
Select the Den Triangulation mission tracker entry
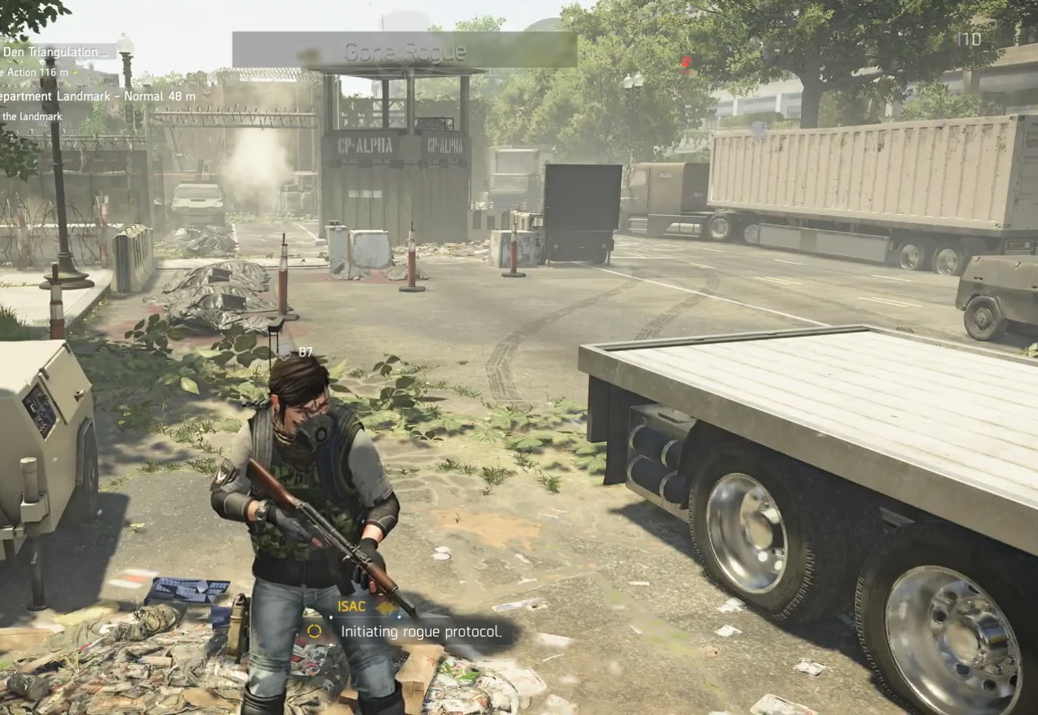click(x=55, y=51)
